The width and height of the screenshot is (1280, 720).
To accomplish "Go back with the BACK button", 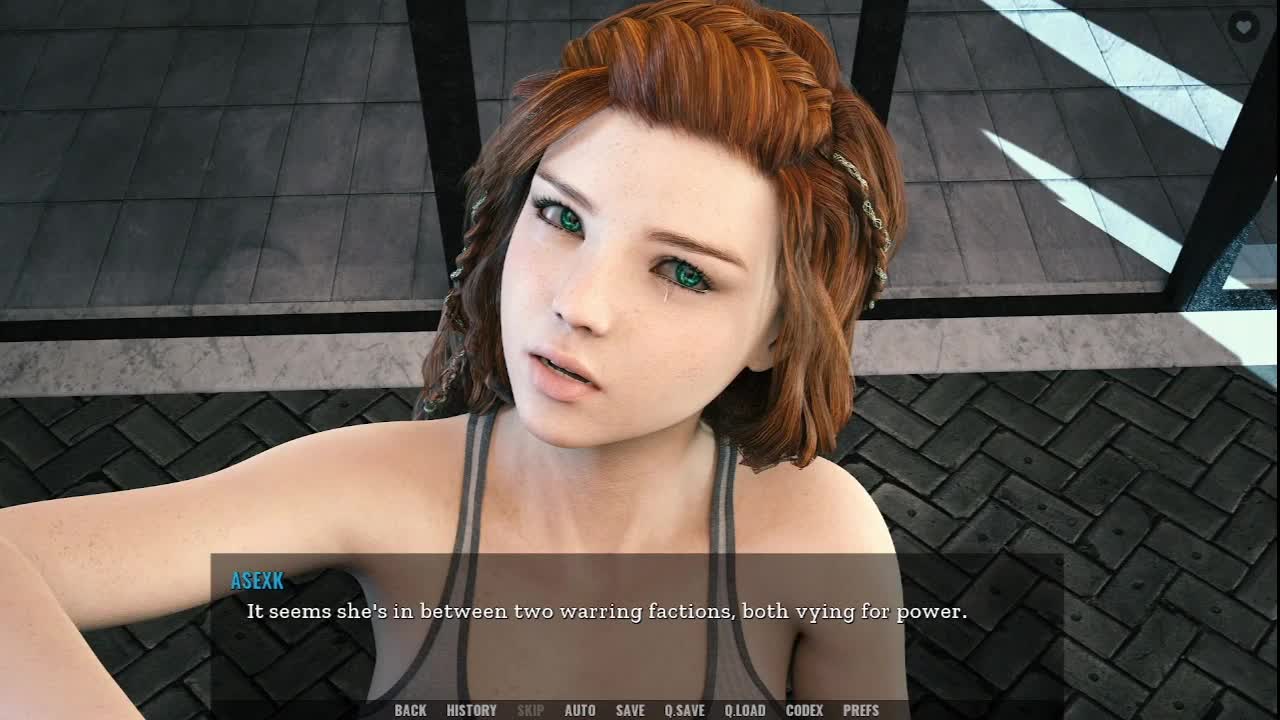I will pos(410,710).
